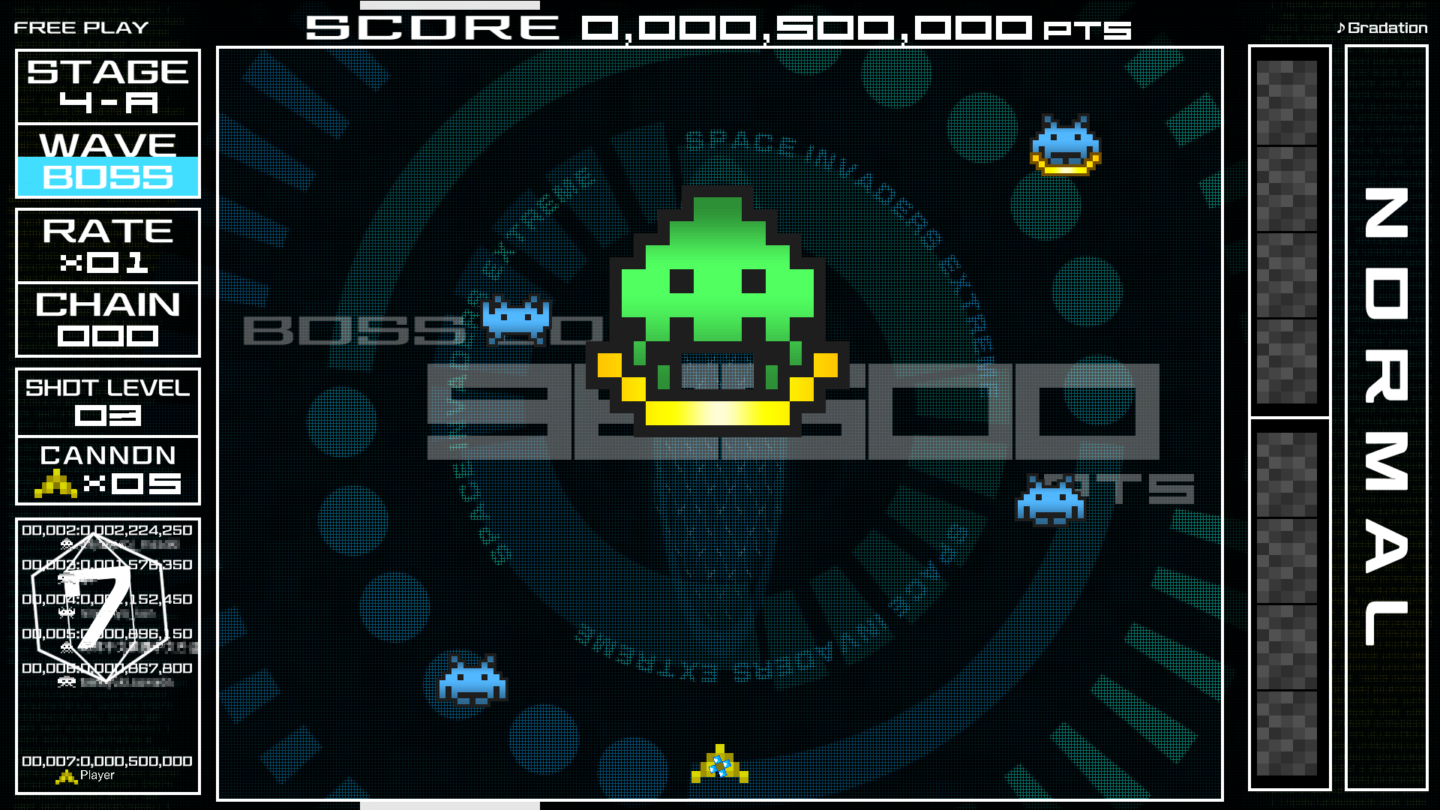Expand the STAGE 4-A panel
The height and width of the screenshot is (810, 1440).
107,85
